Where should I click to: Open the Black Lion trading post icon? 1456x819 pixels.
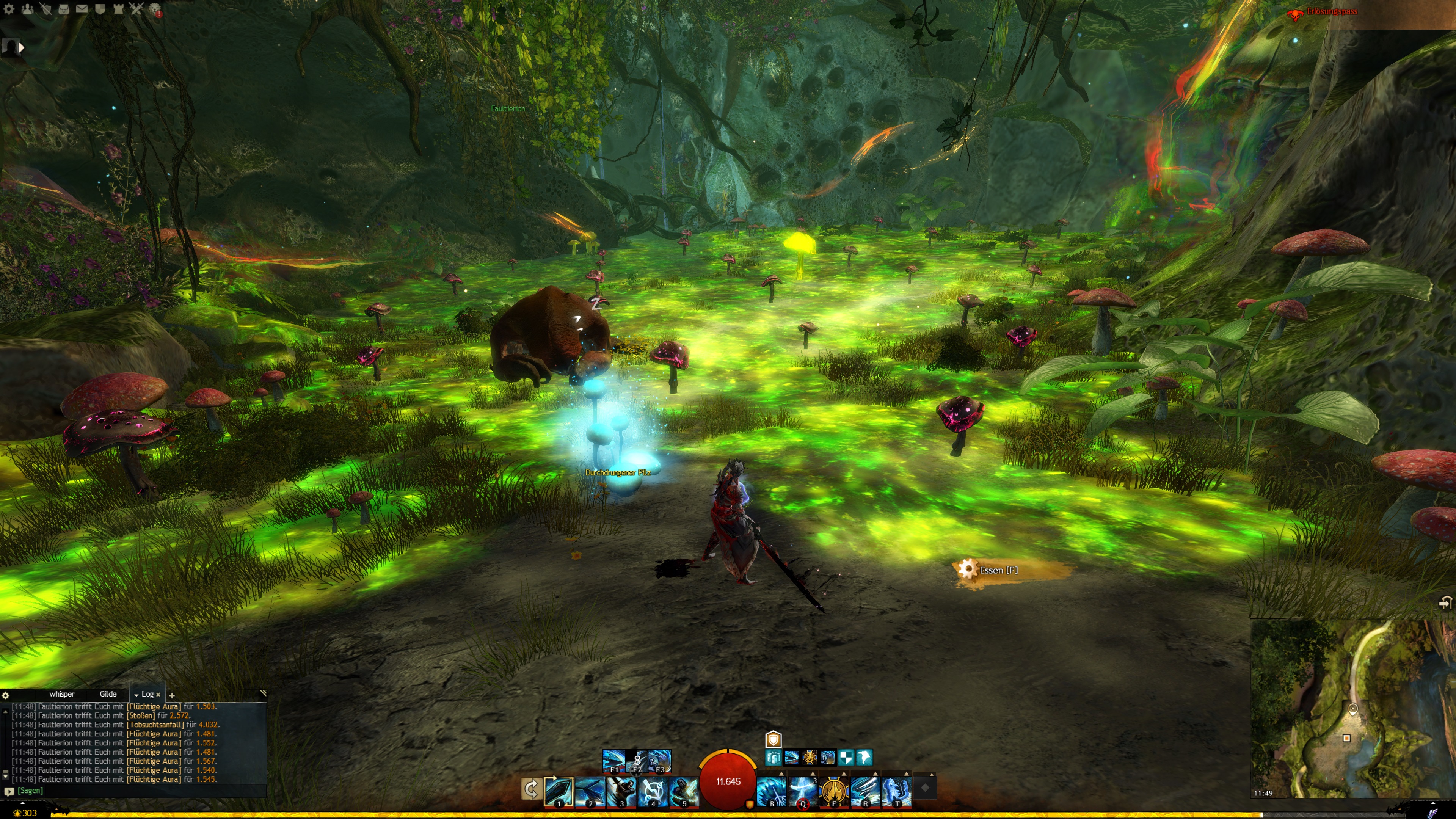click(x=155, y=9)
